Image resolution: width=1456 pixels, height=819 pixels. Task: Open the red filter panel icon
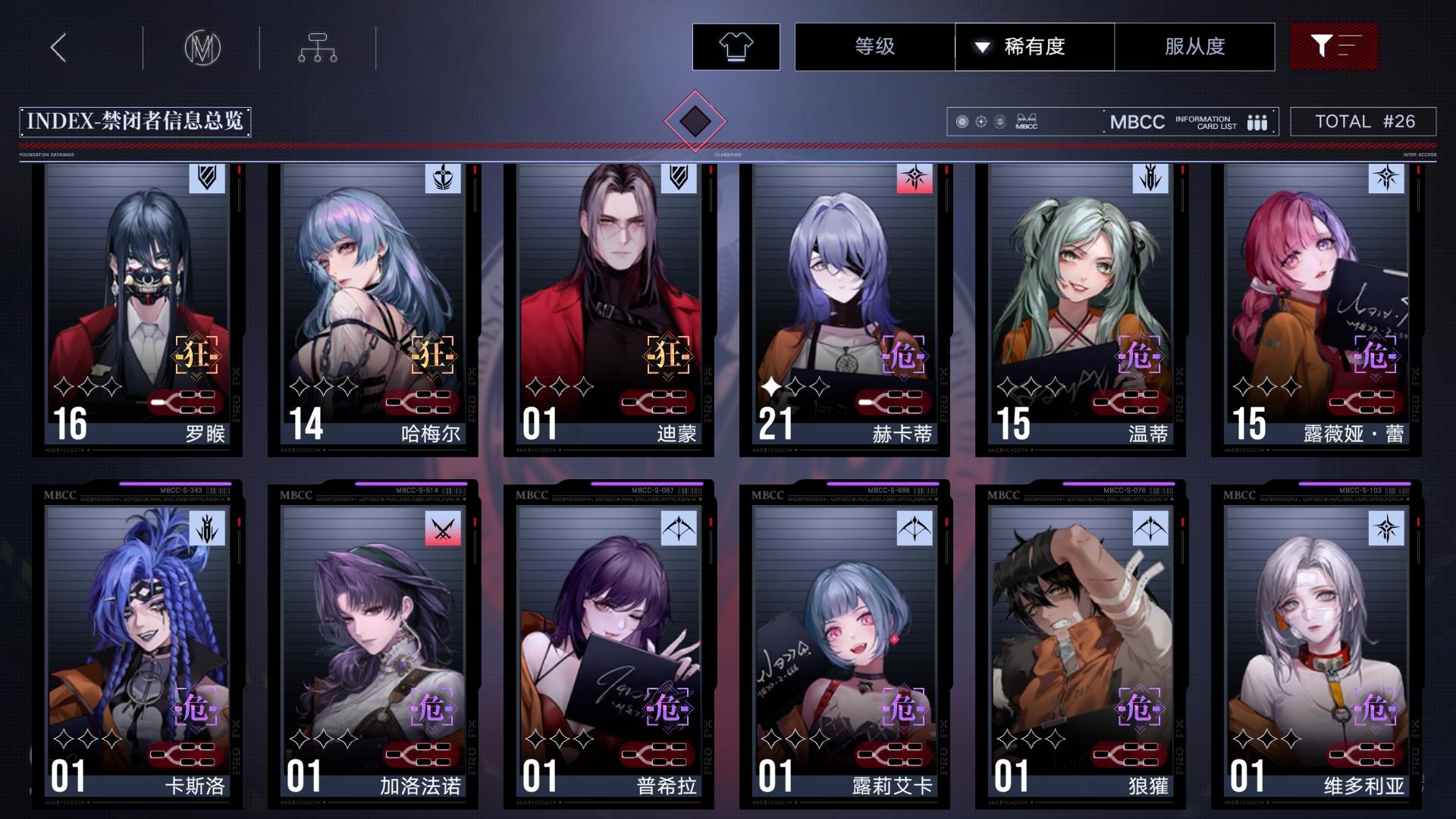click(x=1333, y=46)
